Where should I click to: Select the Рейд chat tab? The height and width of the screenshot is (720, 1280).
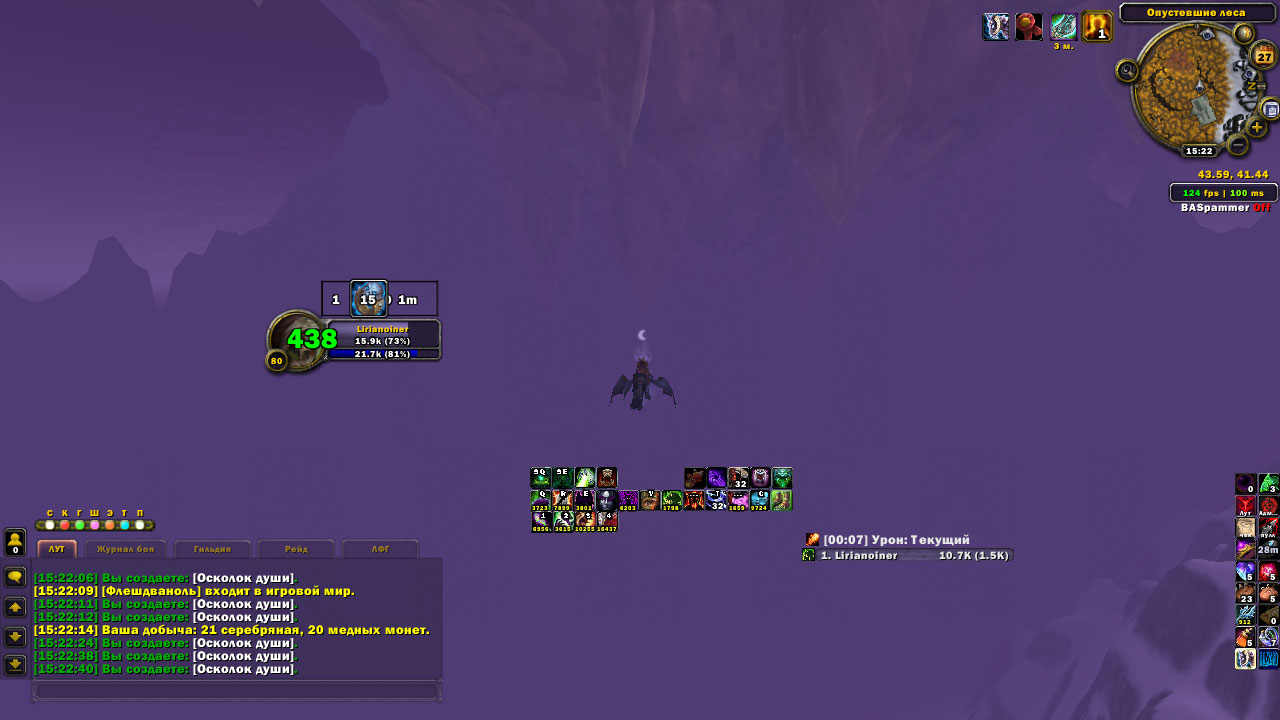pos(296,549)
